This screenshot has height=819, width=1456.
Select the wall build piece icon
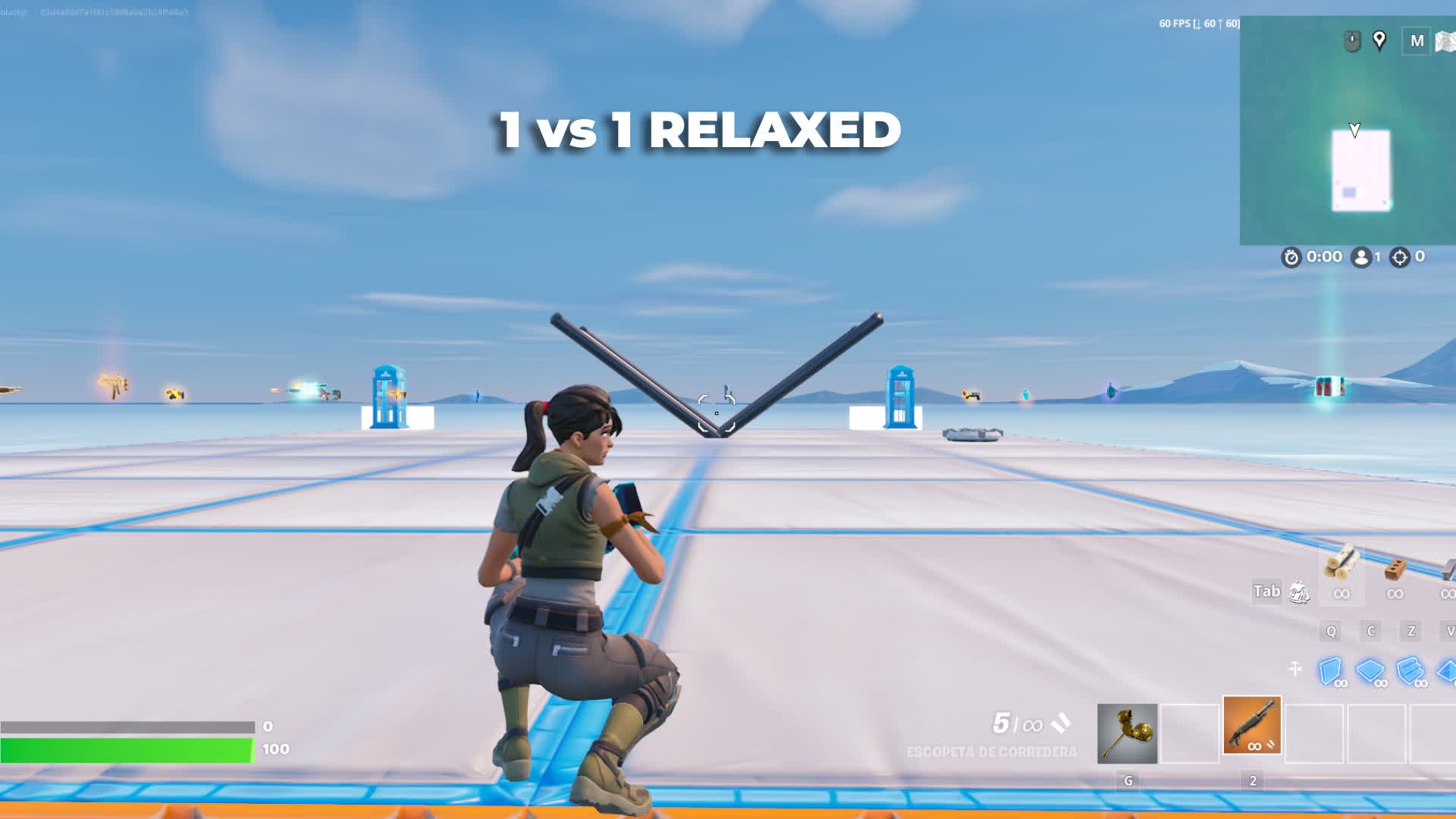pos(1330,670)
